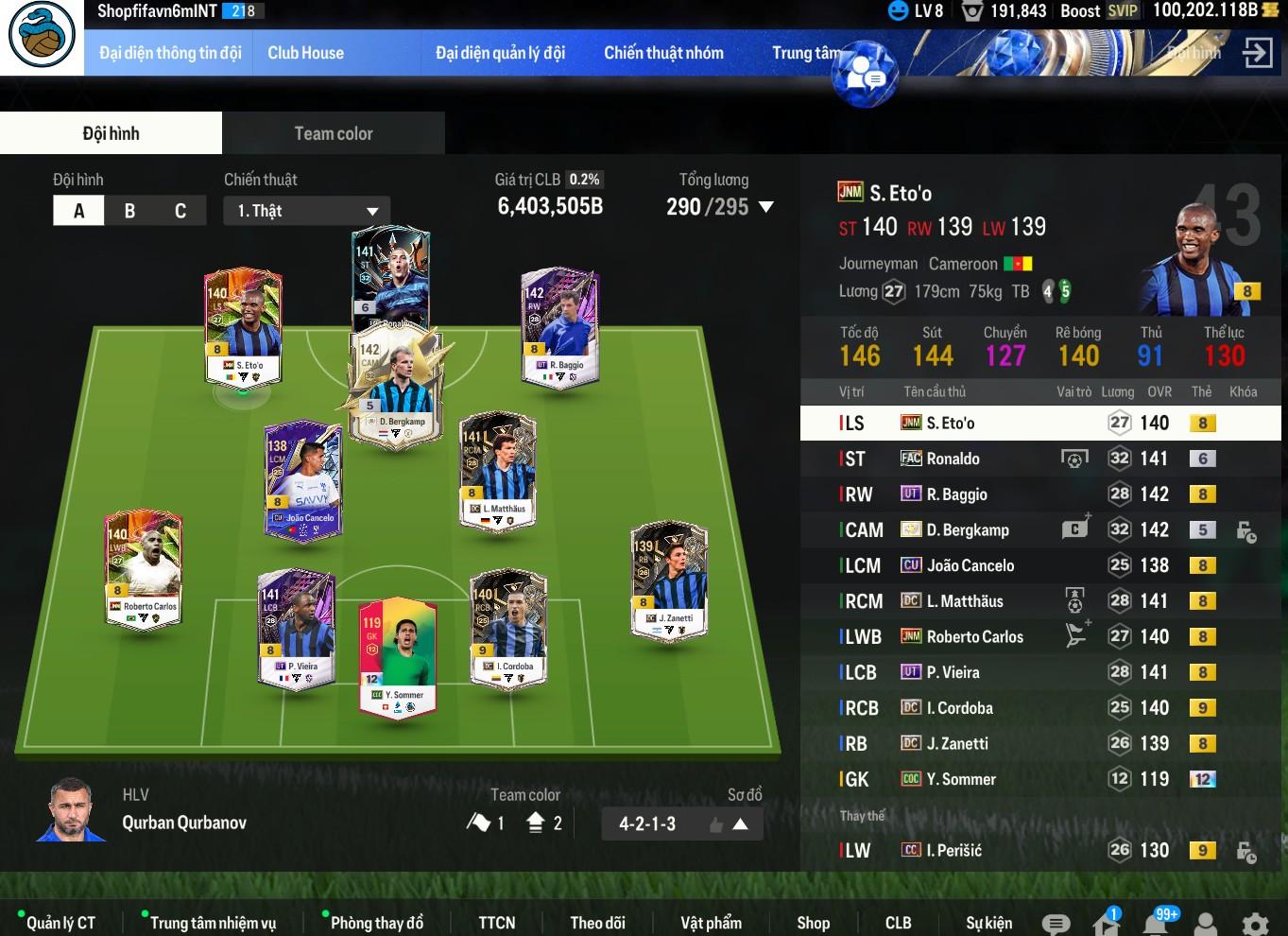This screenshot has height=936, width=1288.
Task: Open the Shop from bottom bar
Action: click(x=813, y=922)
